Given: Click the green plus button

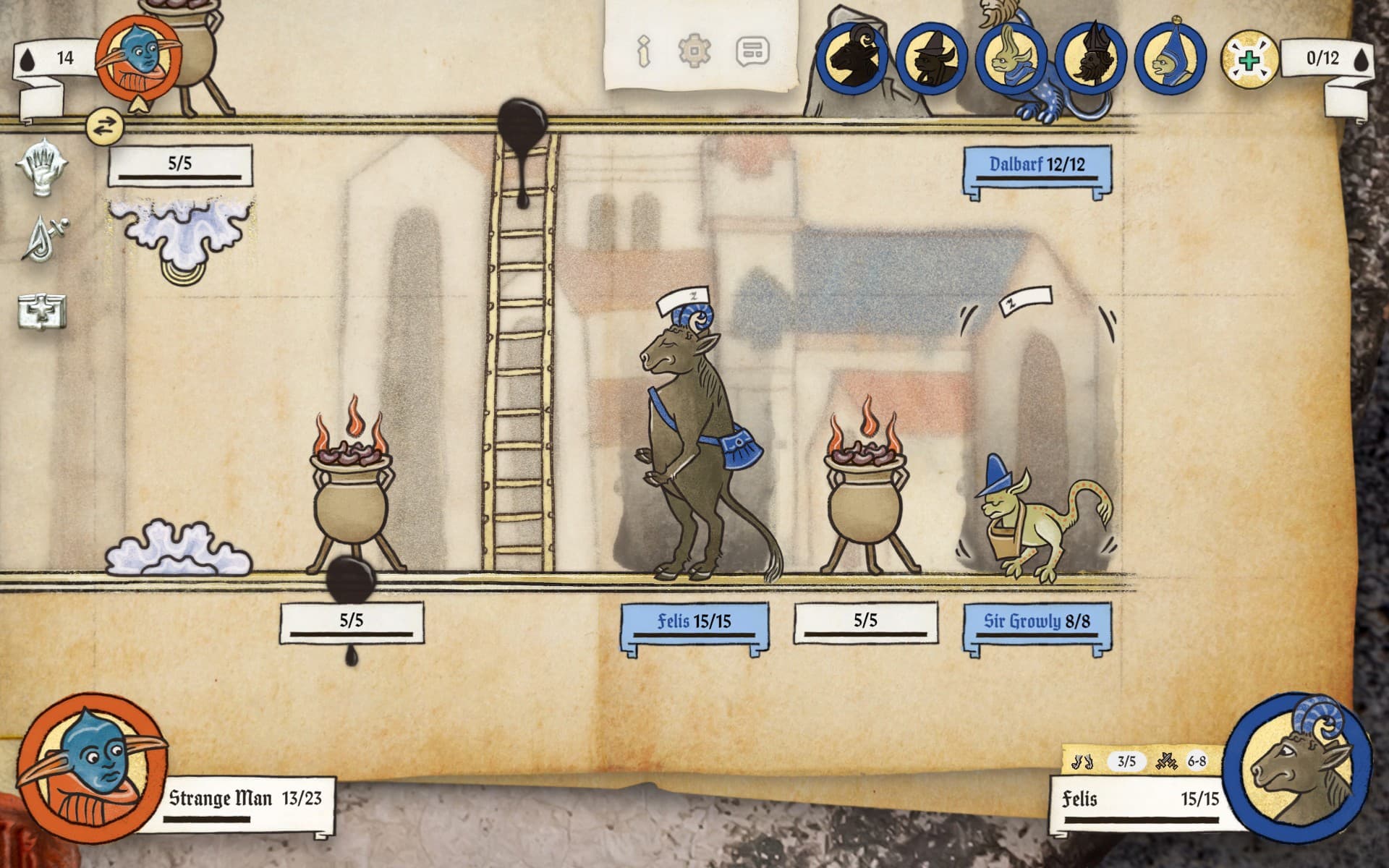Looking at the screenshot, I should tap(1249, 59).
